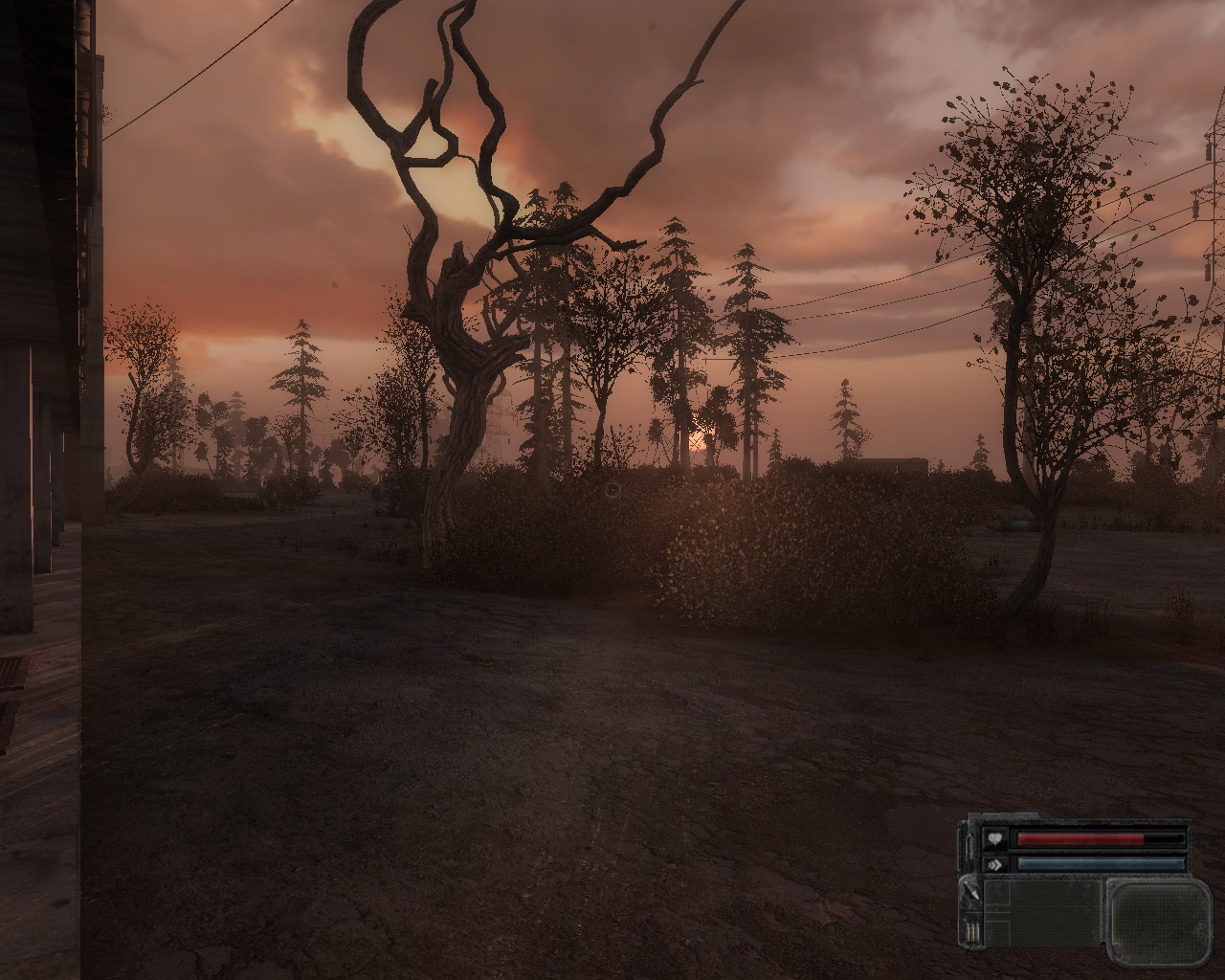Click the stamina chevrons icon

coord(996,863)
